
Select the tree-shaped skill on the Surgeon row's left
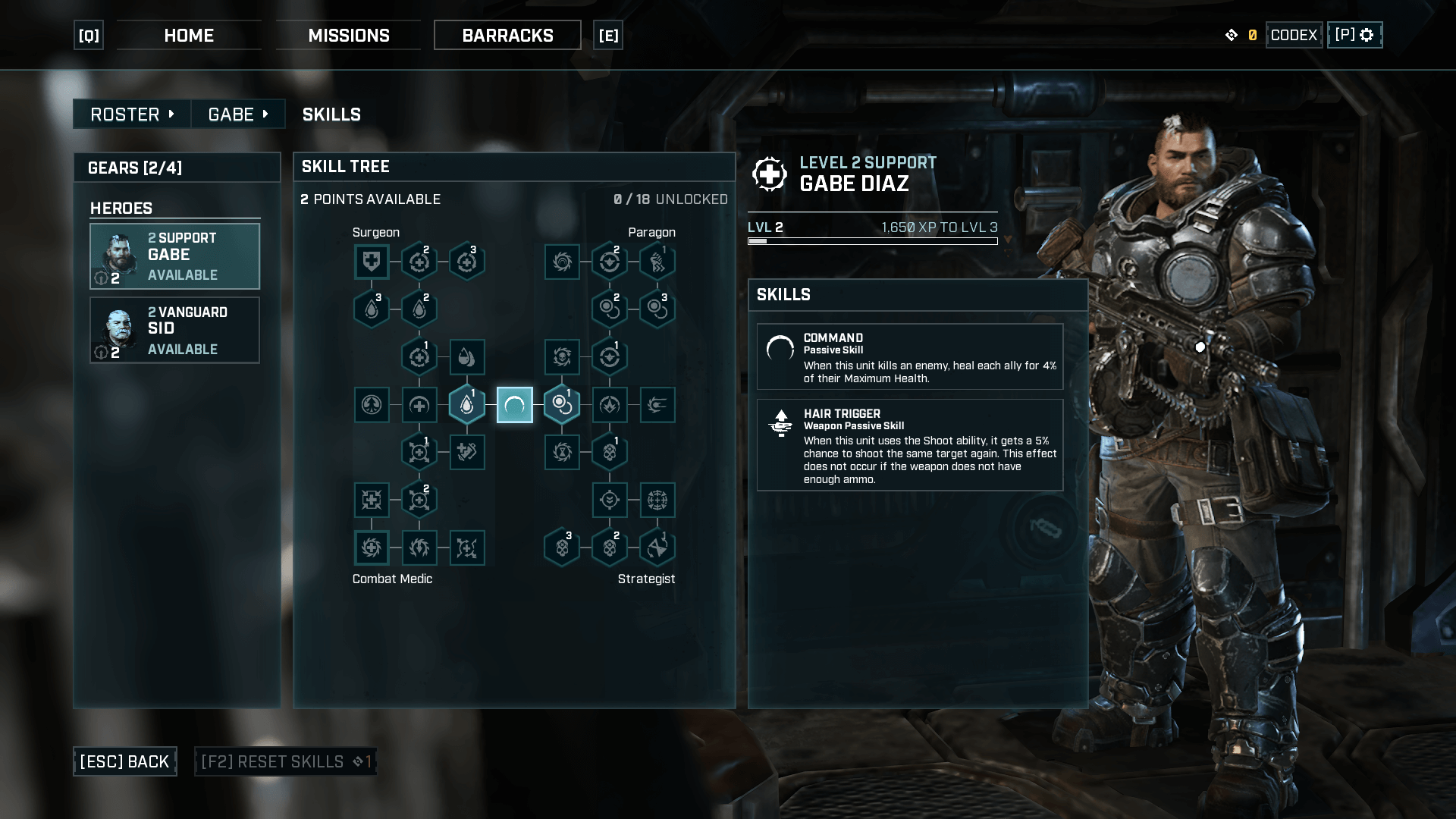pos(372,404)
